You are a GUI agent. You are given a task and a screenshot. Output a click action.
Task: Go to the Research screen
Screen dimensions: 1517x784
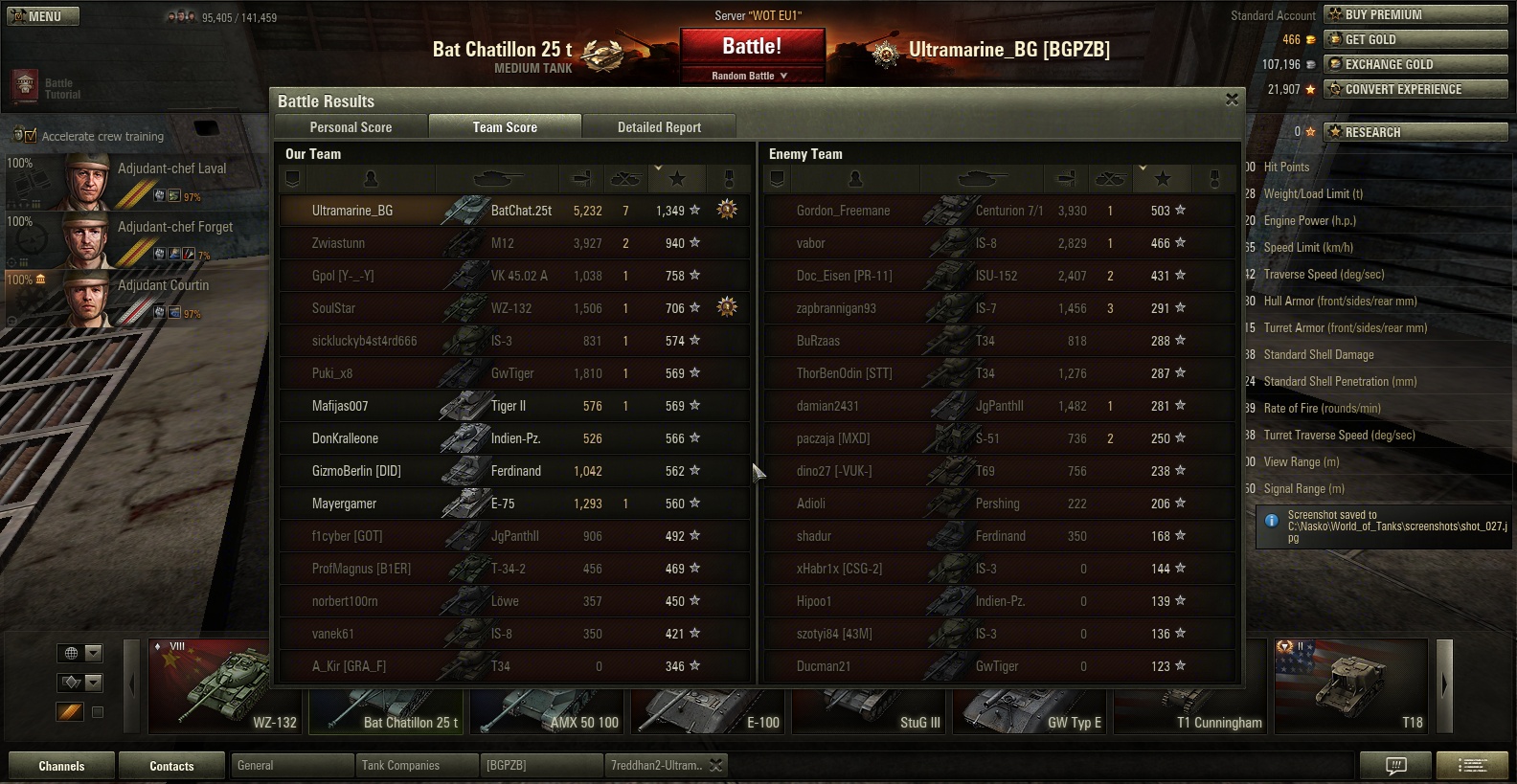coord(1415,132)
